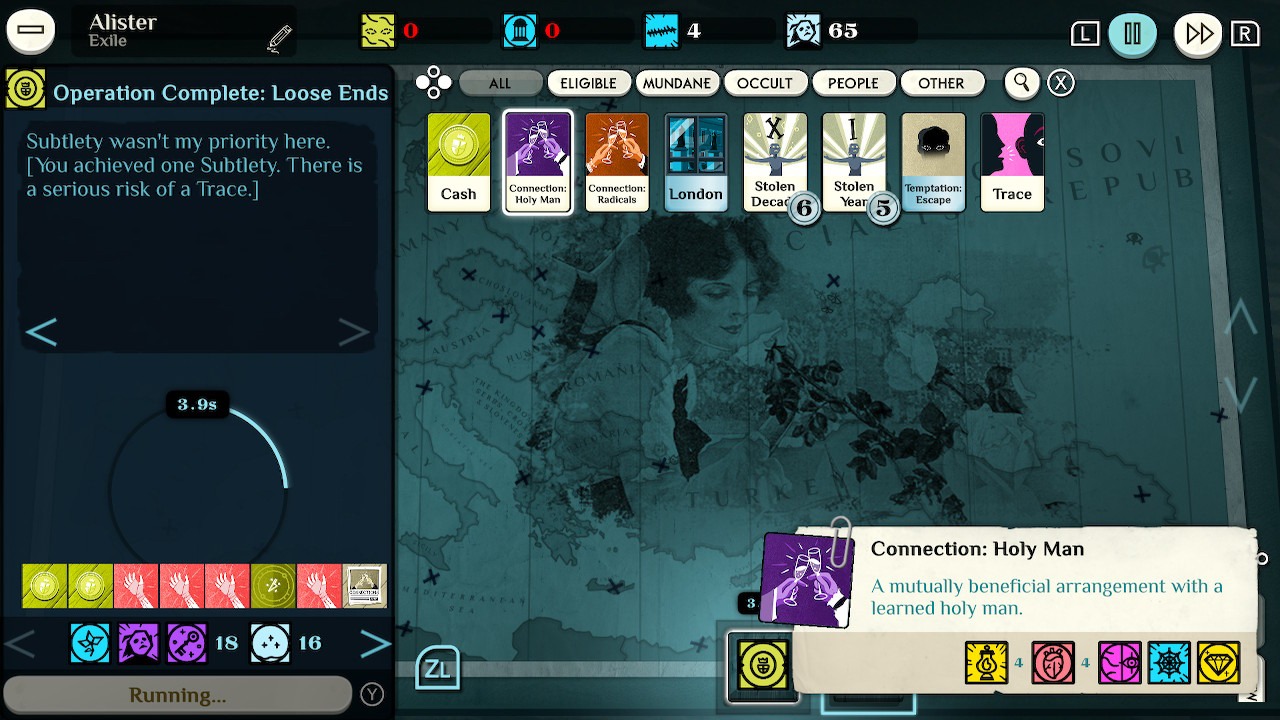Viewport: 1280px width, 720px height.
Task: Toggle the pause button
Action: (1133, 33)
